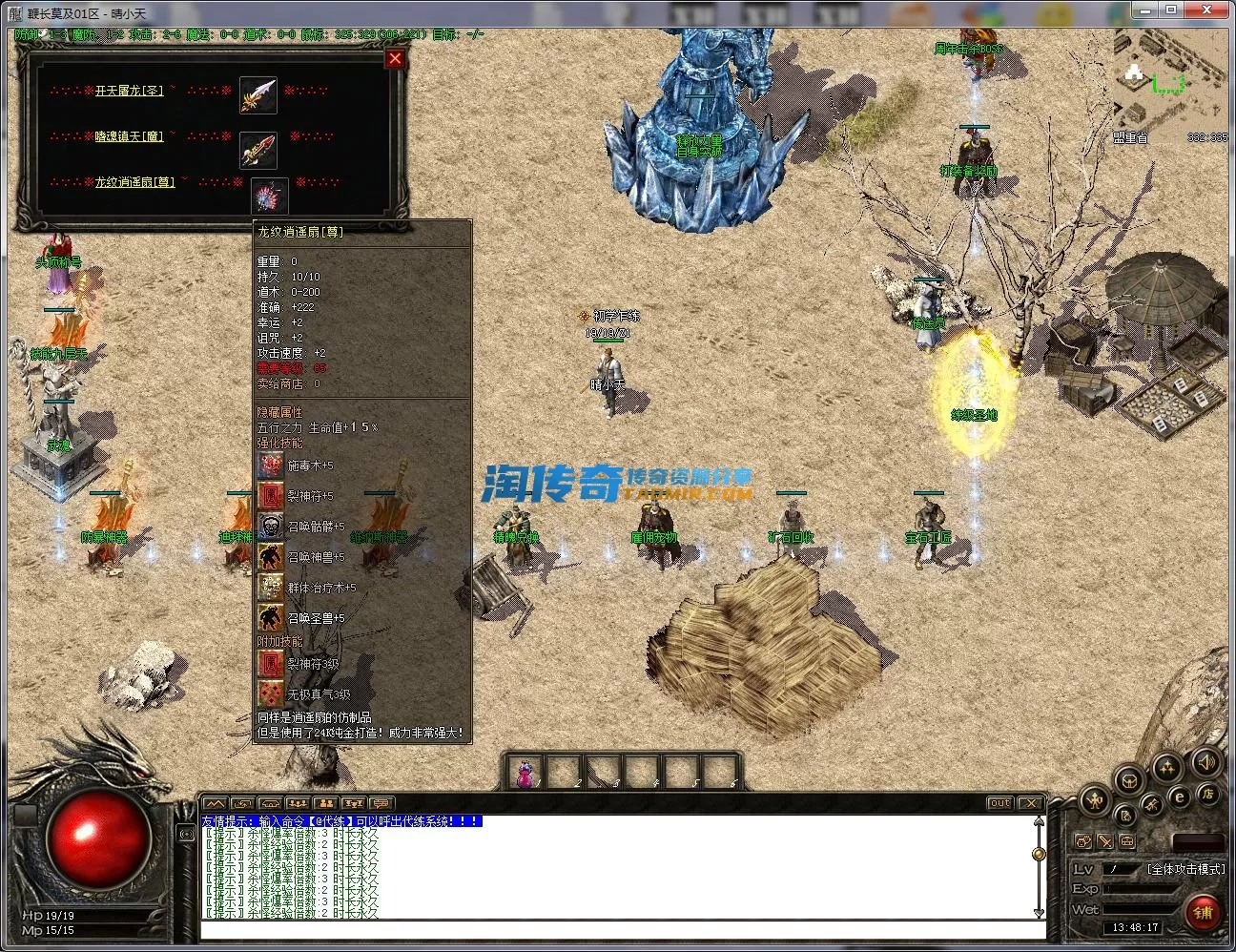Pick the 龙纹逍遥扇[尊] weapon link
The width and height of the screenshot is (1236, 952).
click(x=134, y=181)
